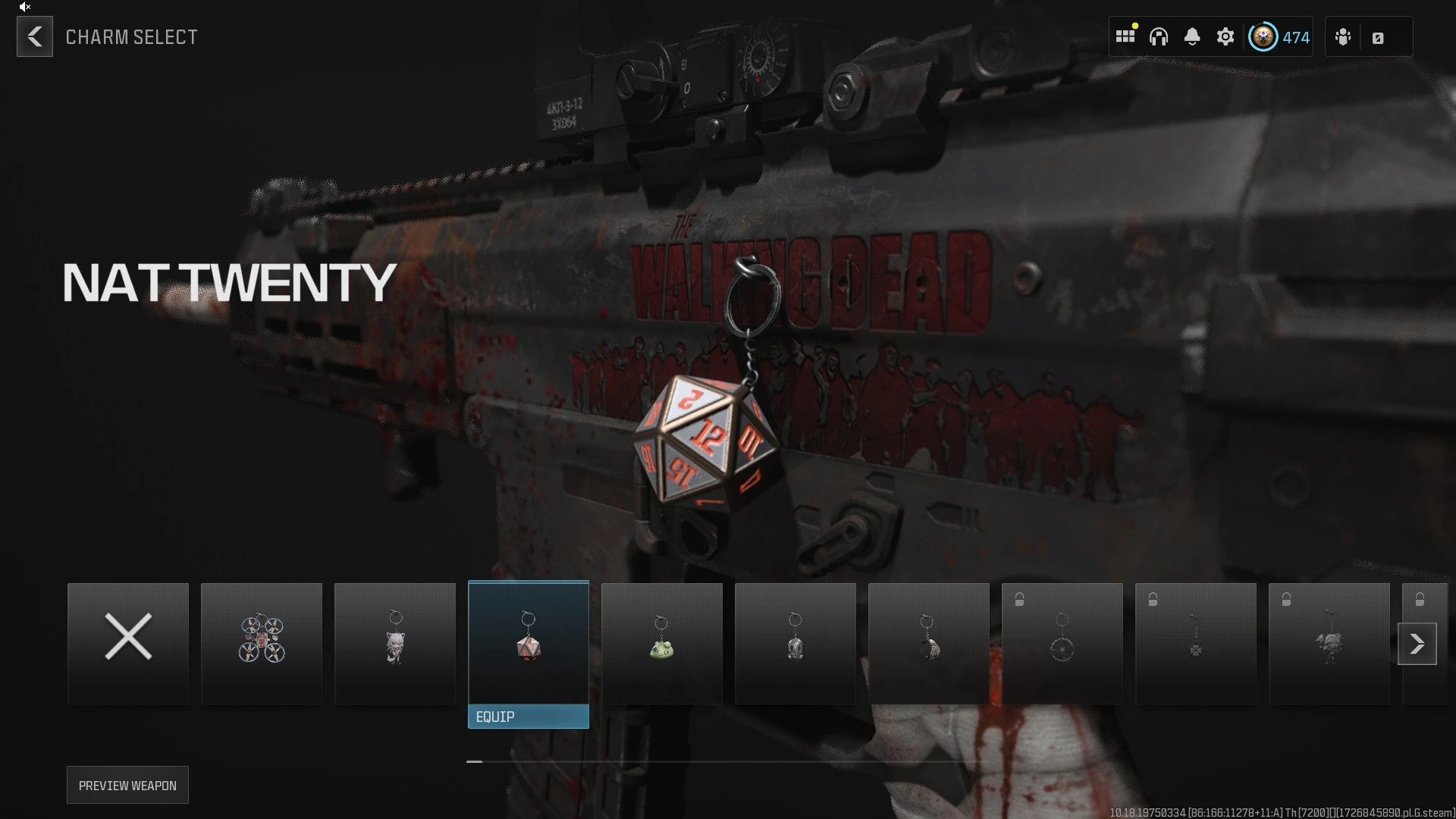Go back from Charm Select screen
This screenshot has width=1456, height=819.
click(x=35, y=36)
